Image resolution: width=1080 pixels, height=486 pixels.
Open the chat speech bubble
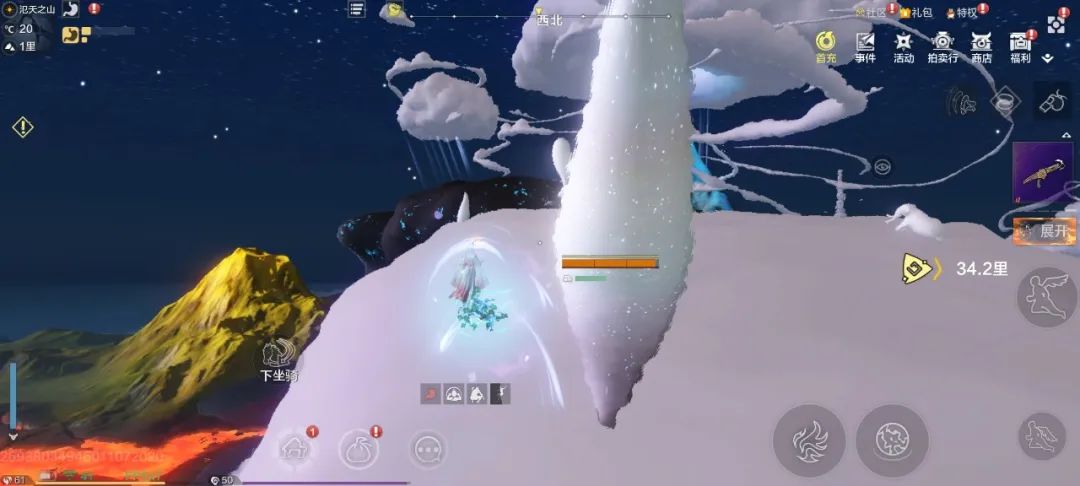(429, 449)
